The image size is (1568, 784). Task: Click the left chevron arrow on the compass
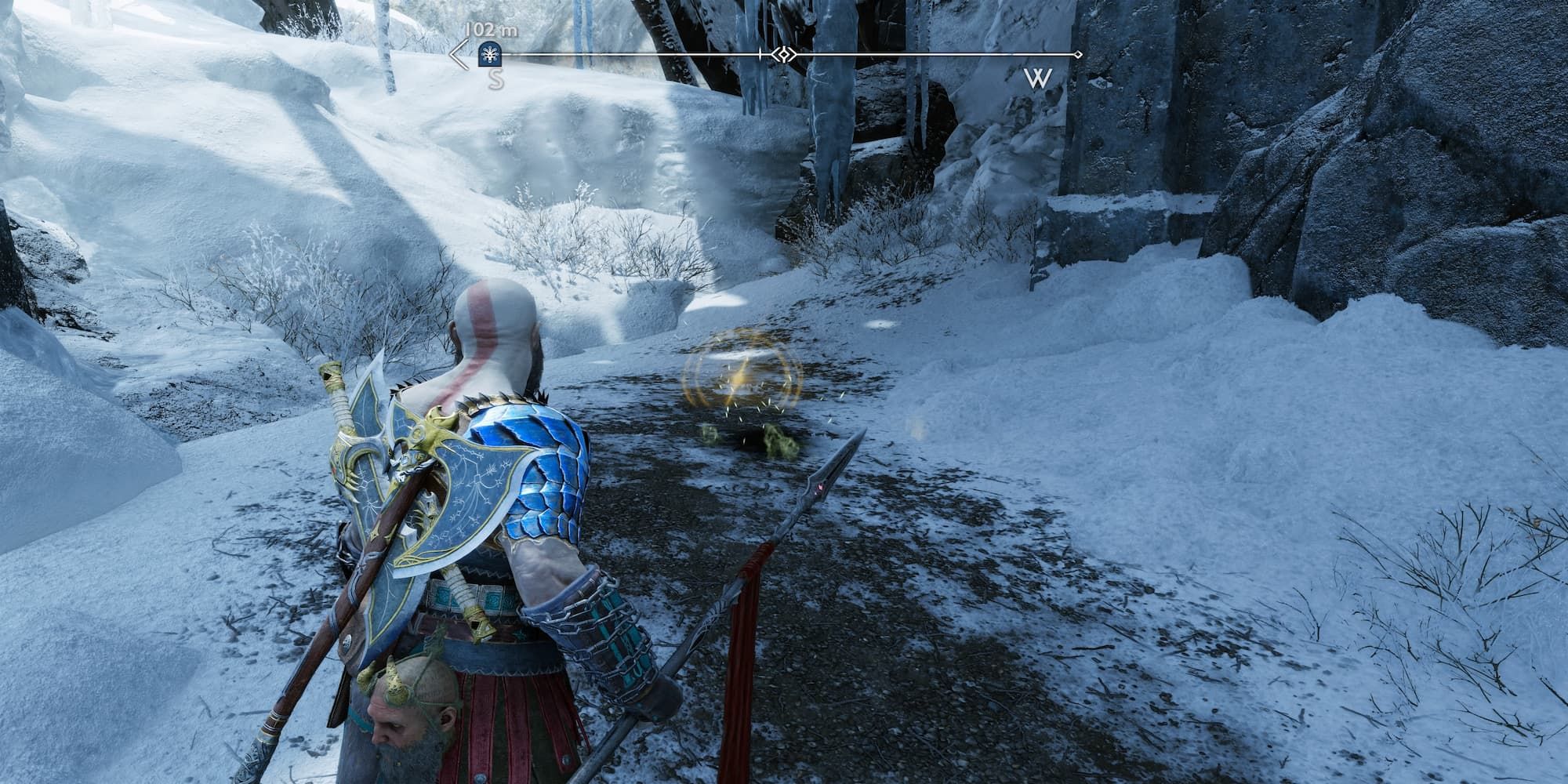(x=458, y=56)
